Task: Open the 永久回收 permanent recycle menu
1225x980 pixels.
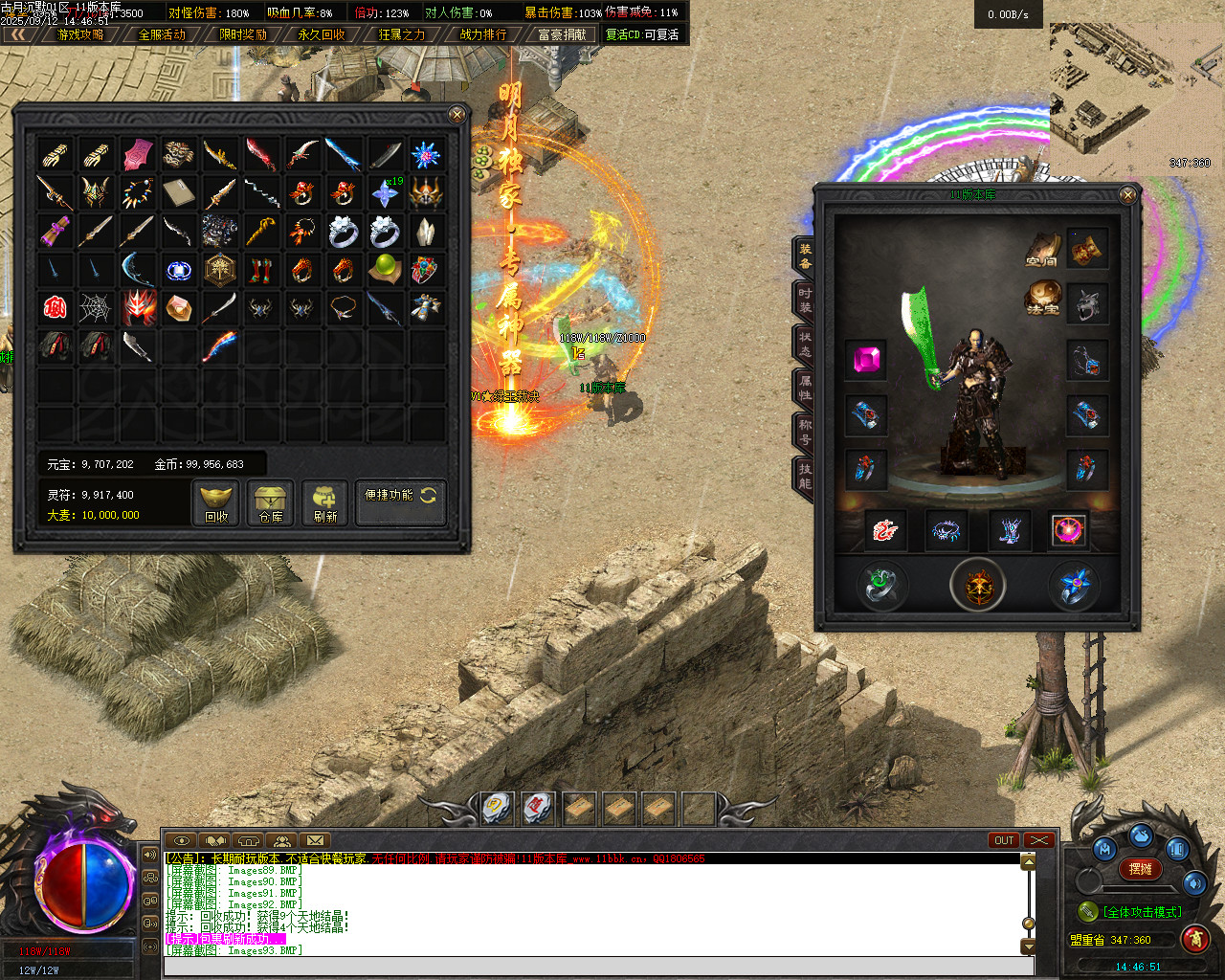Action: click(x=322, y=34)
